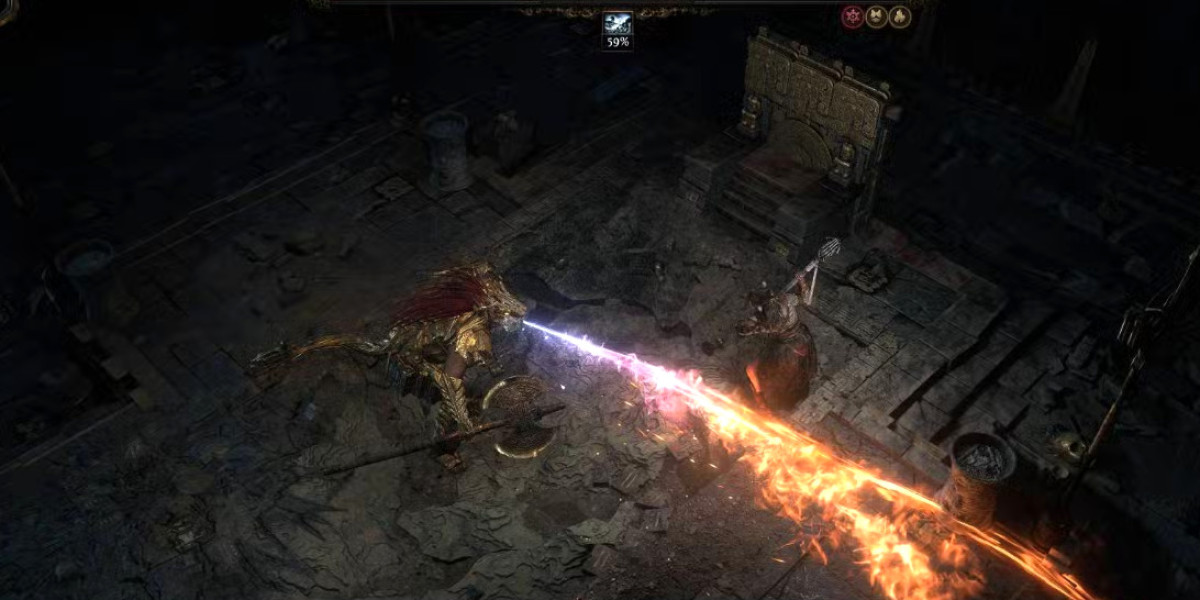Click the flame-shaped boss modifier icon
This screenshot has height=600, width=1200.
point(899,17)
